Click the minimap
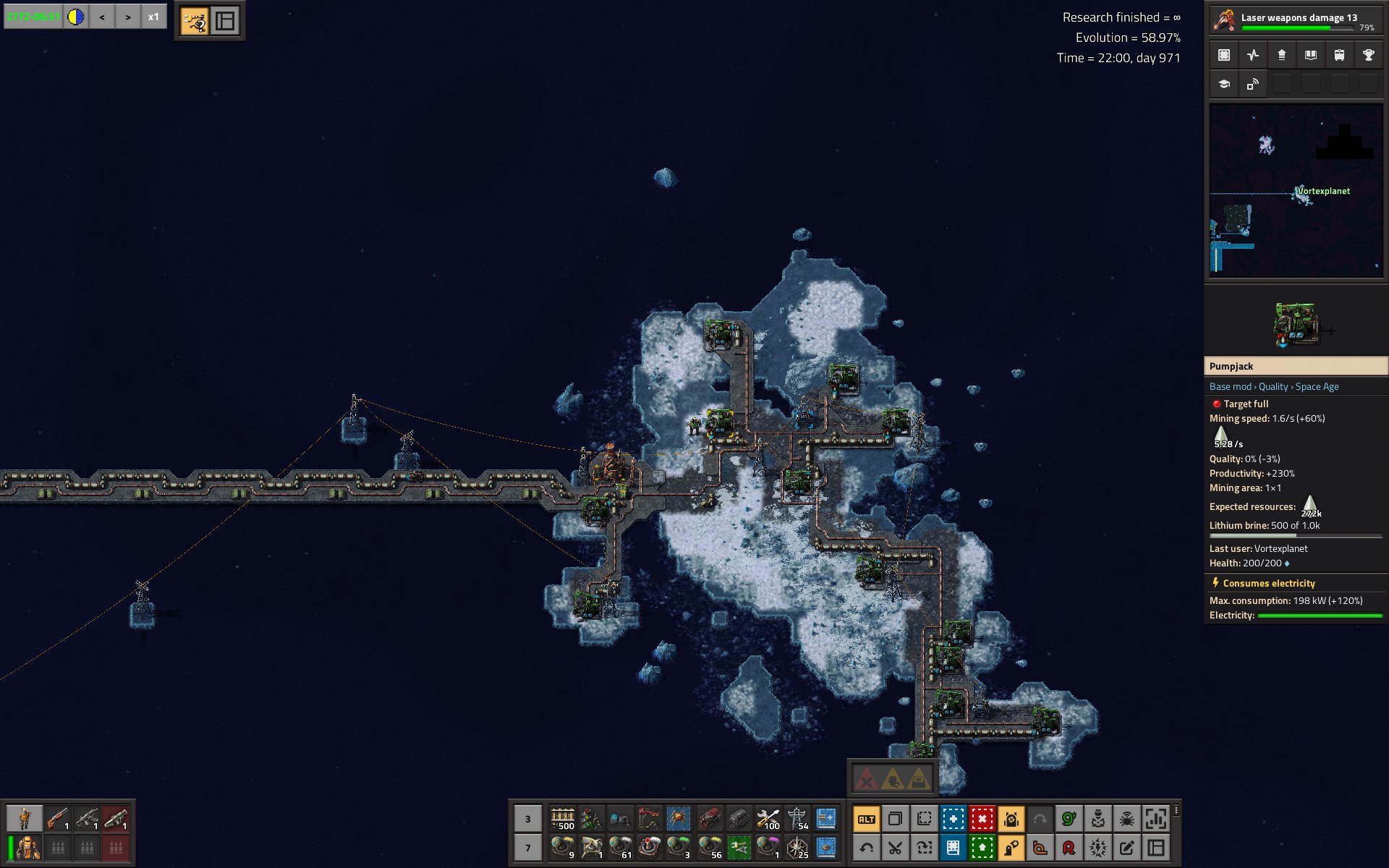Viewport: 1389px width, 868px height. click(x=1296, y=190)
